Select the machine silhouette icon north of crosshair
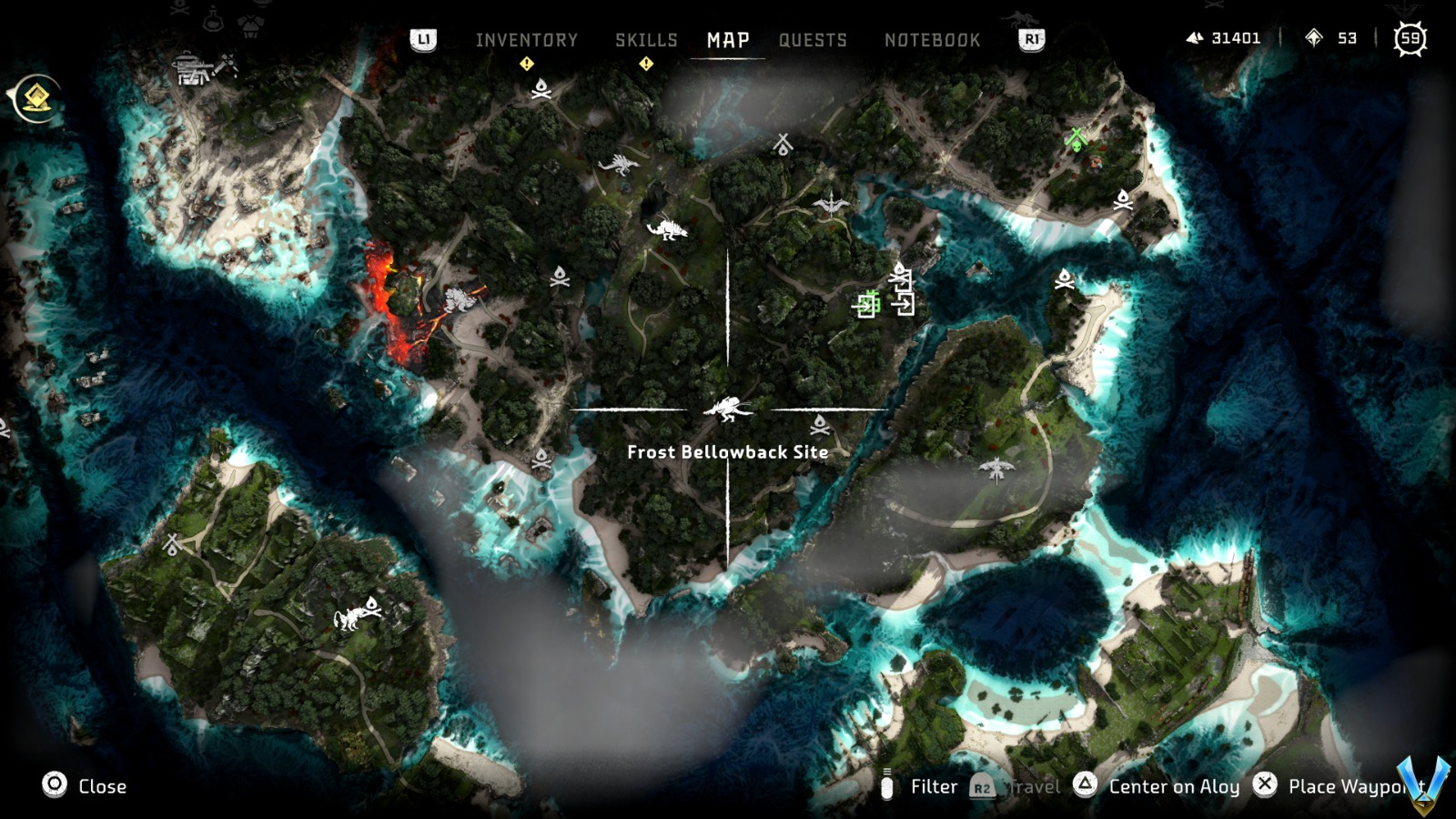 pyautogui.click(x=667, y=228)
